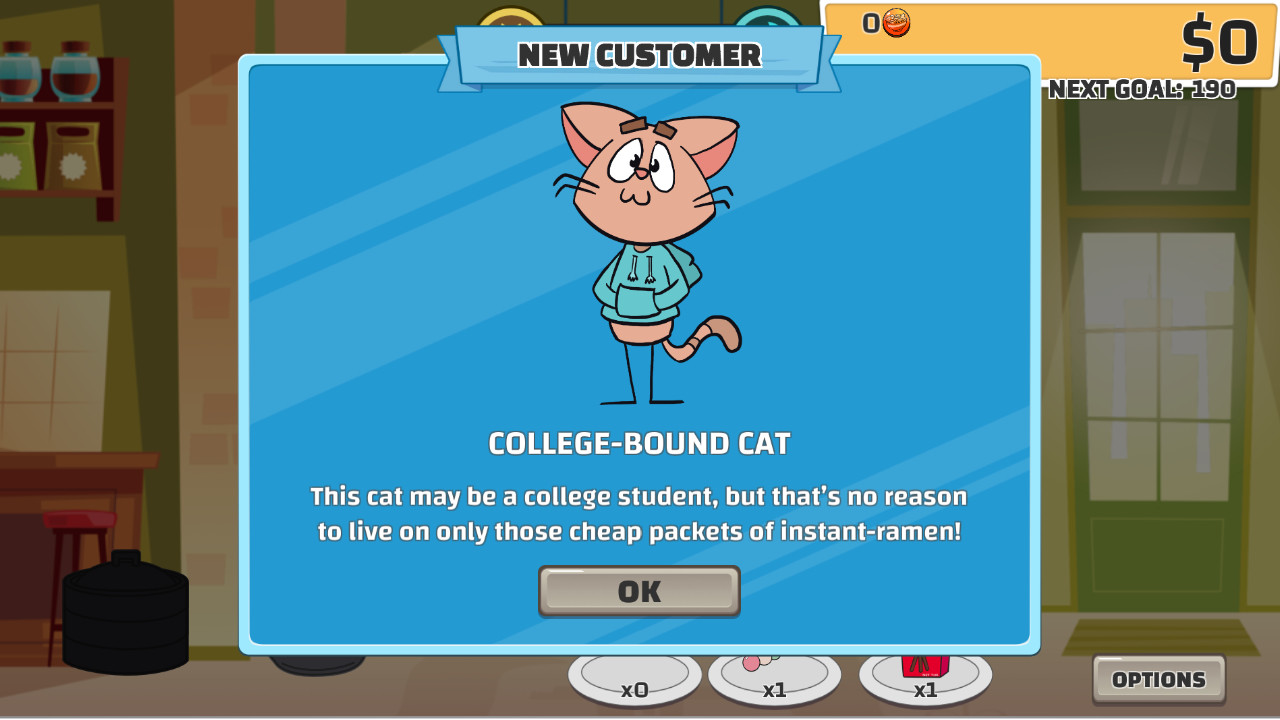Open the Options menu
This screenshot has width=1280, height=720.
(1158, 679)
